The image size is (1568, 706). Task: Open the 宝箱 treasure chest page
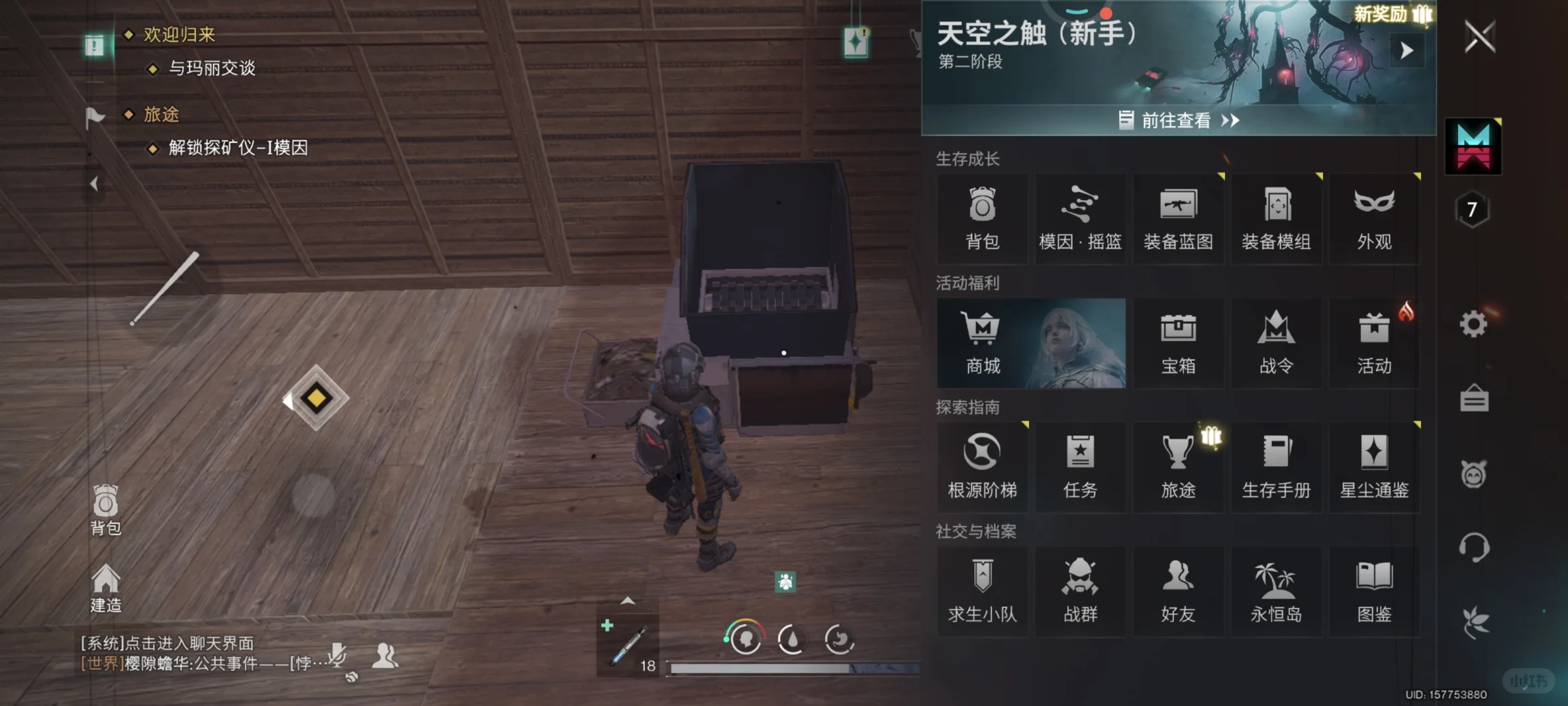(x=1179, y=342)
